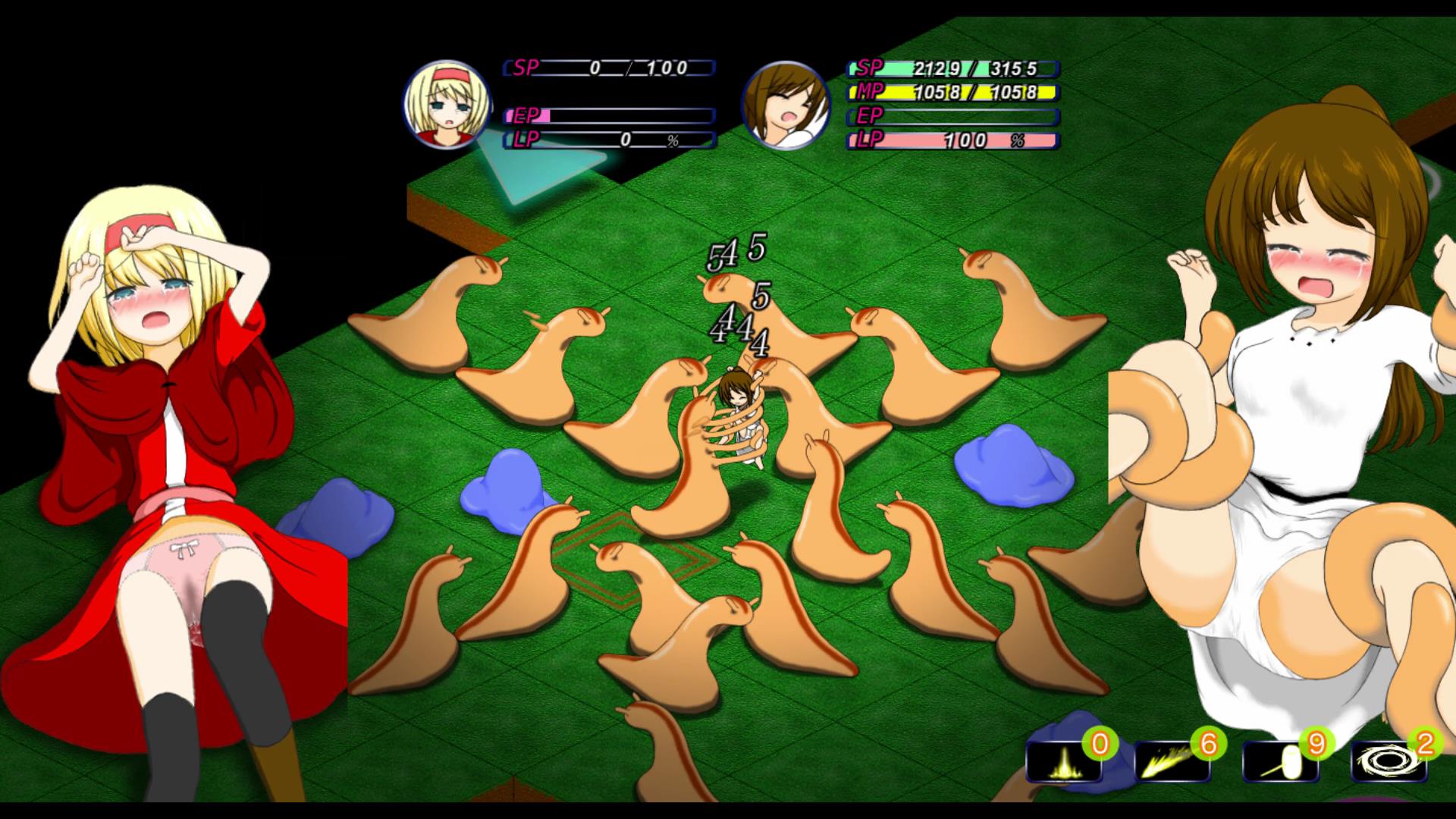
Task: Activate the yellow ground burst skill icon
Action: click(1062, 761)
